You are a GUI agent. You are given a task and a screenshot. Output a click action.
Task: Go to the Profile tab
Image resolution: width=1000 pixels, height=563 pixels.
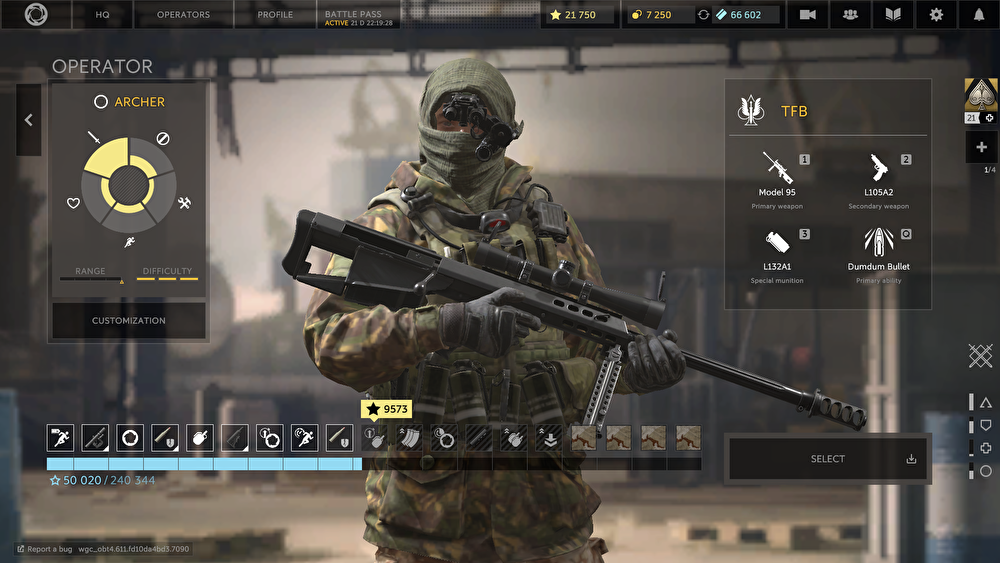click(275, 15)
